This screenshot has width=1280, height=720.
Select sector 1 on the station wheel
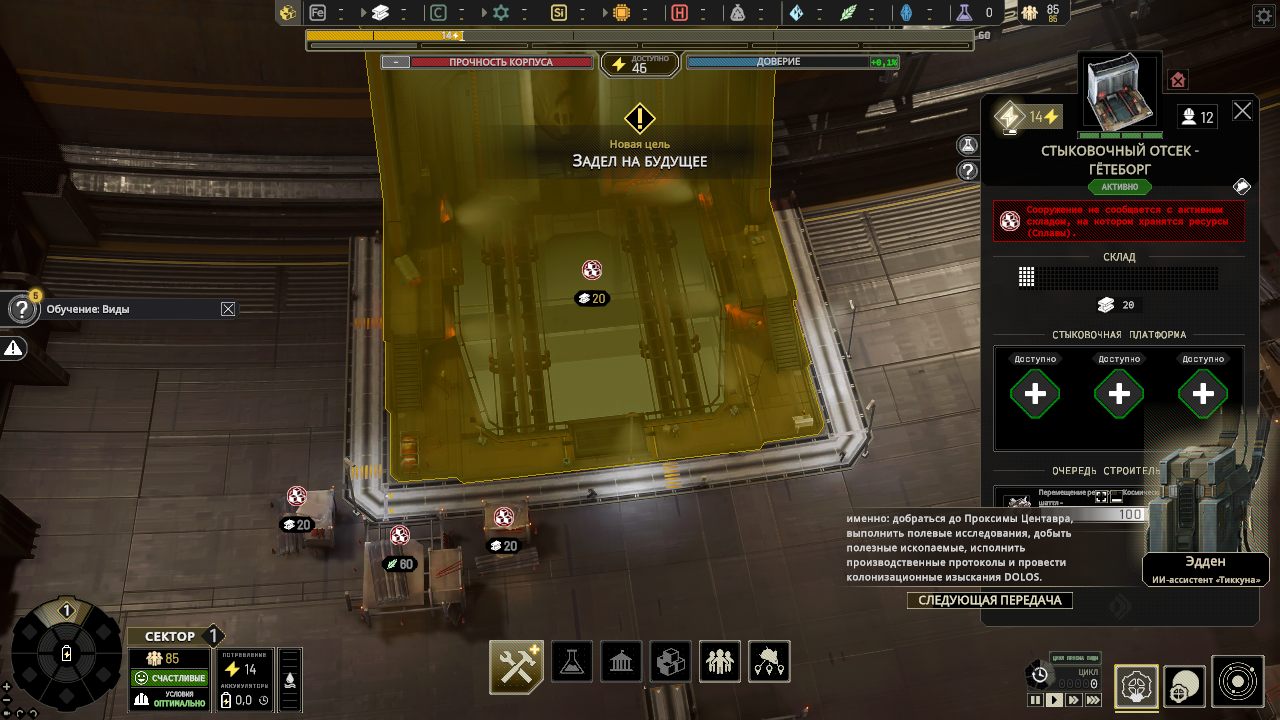(x=67, y=611)
